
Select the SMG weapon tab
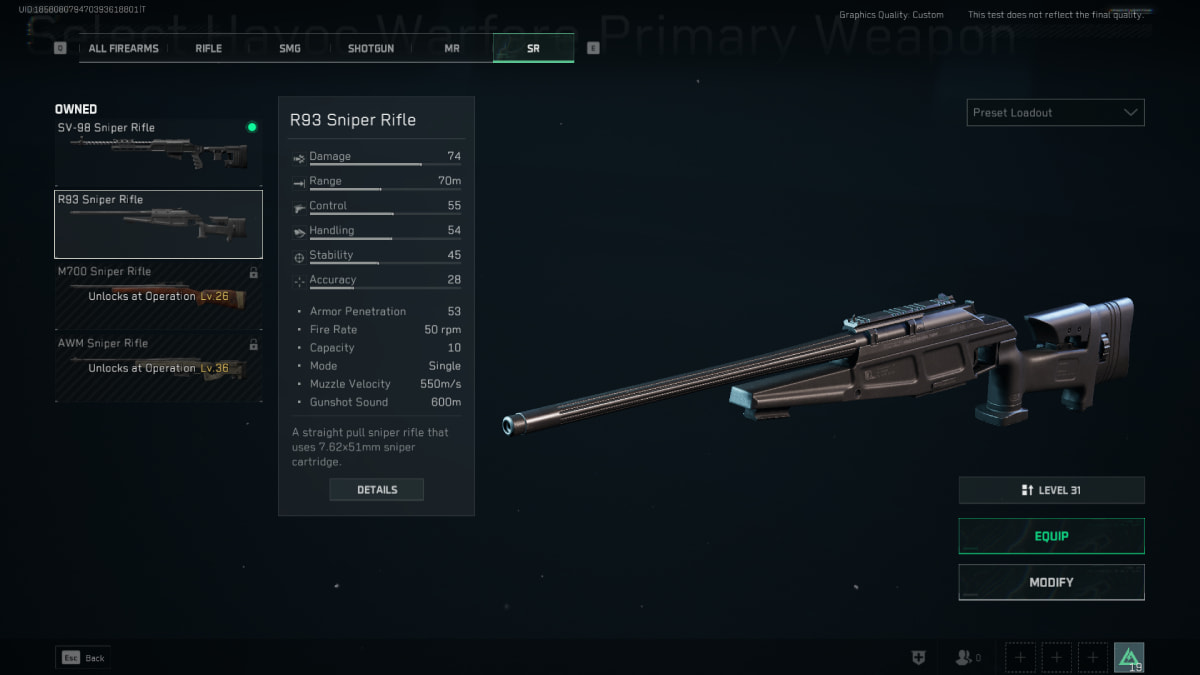coord(290,48)
